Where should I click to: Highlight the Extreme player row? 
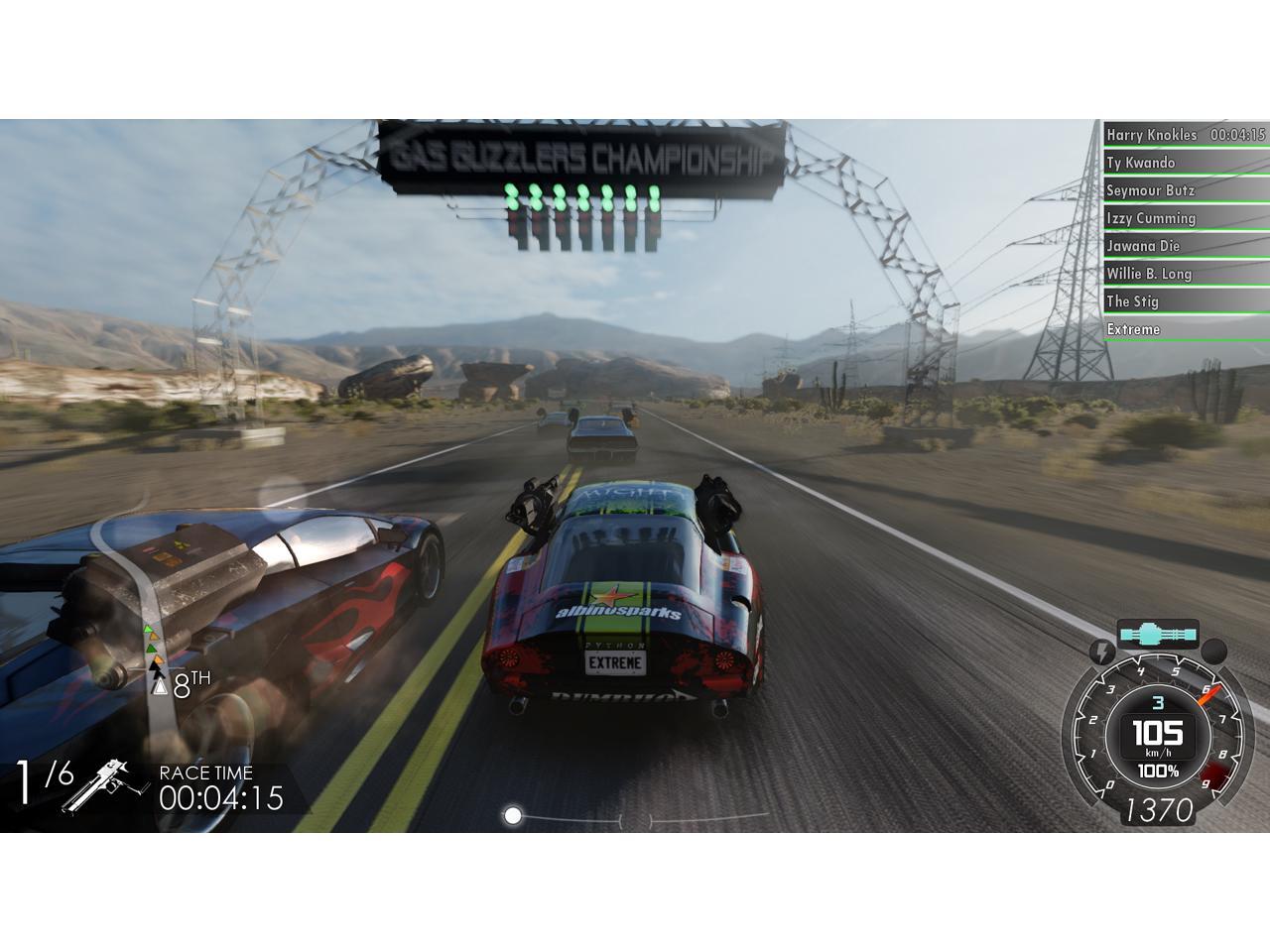coord(1185,329)
